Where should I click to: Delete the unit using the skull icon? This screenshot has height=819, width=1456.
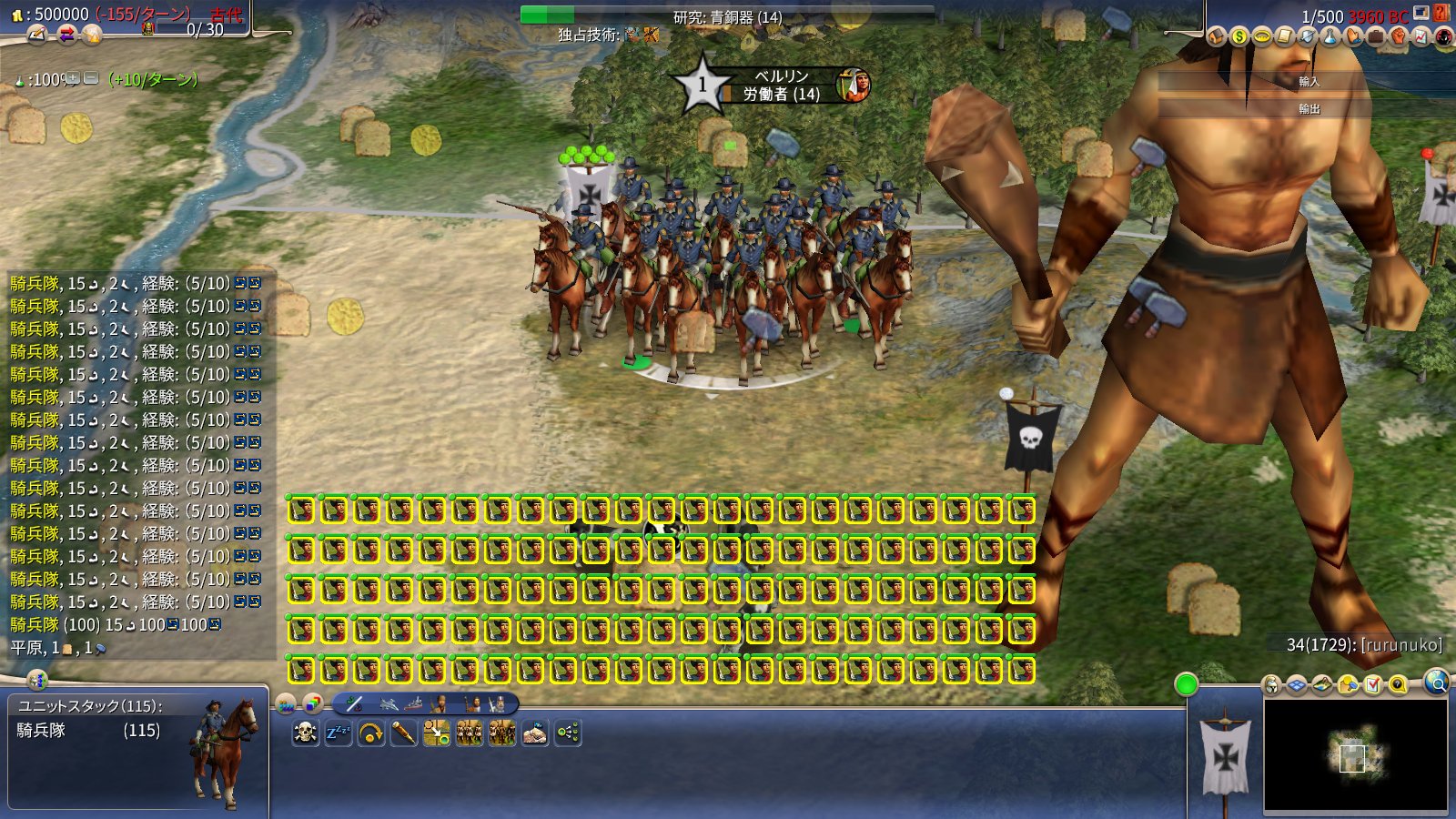(306, 731)
